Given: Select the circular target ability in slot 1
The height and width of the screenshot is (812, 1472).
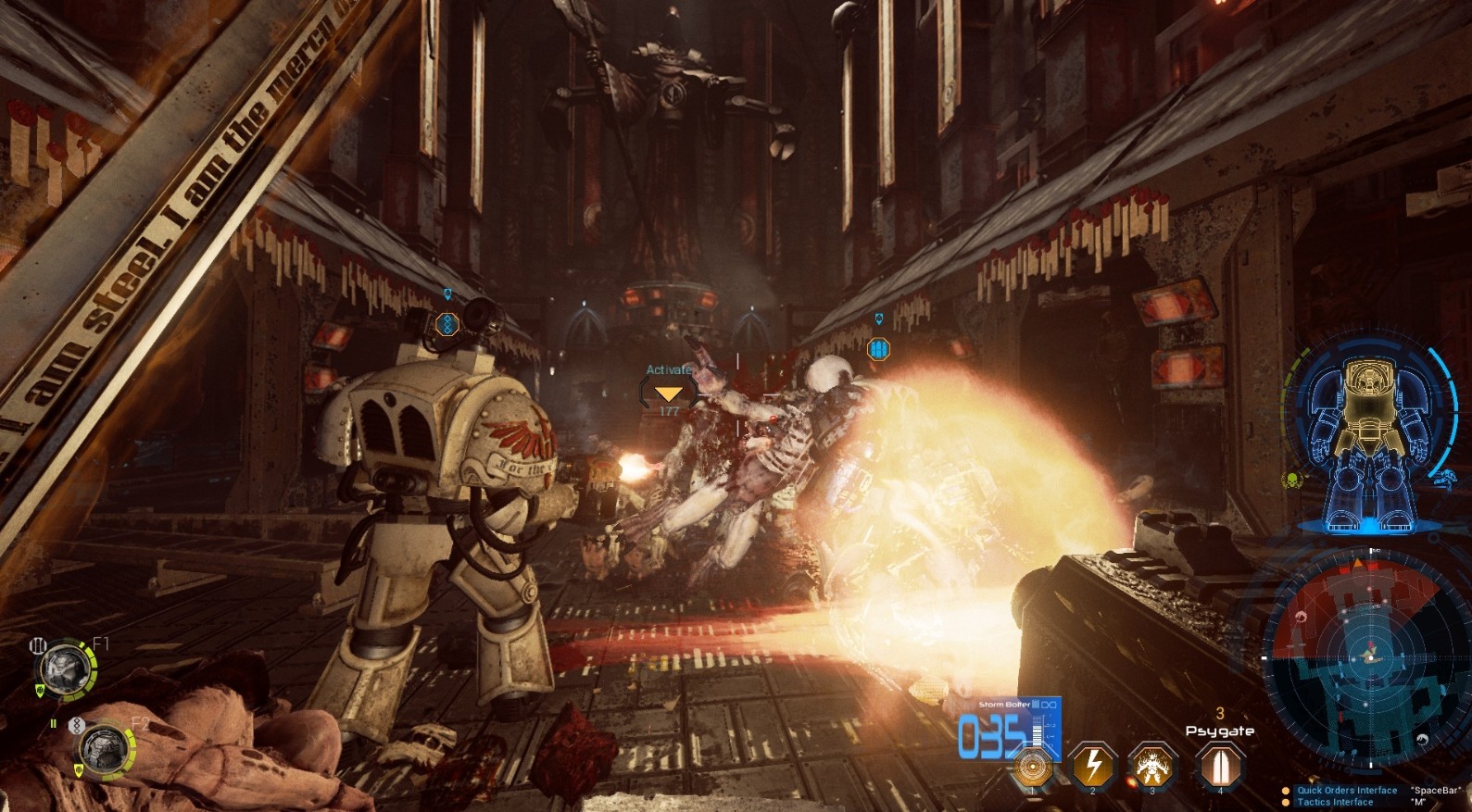Looking at the screenshot, I should [1032, 767].
